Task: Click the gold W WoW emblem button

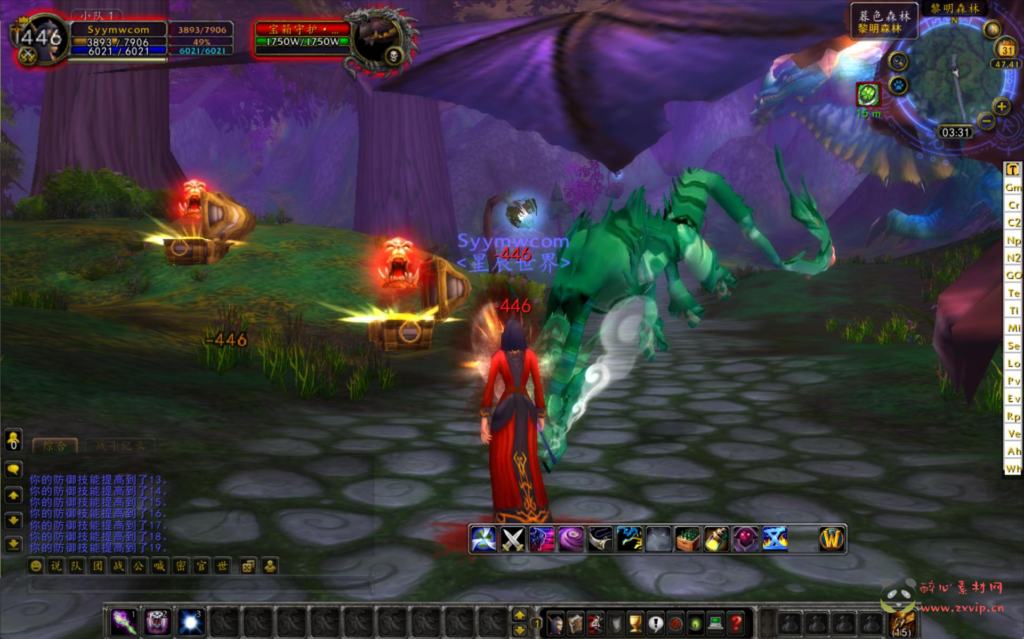Action: coord(831,539)
